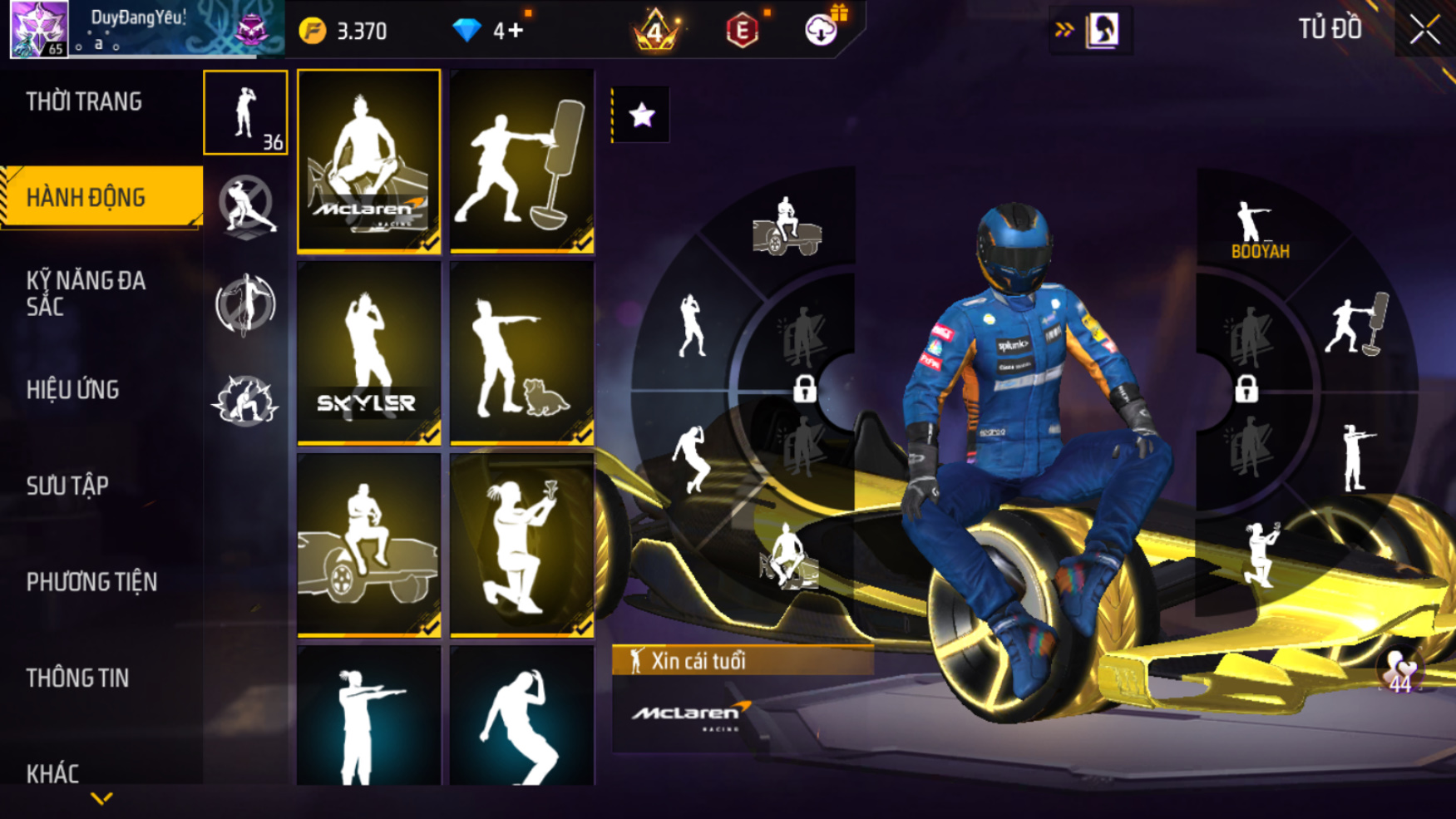Expand the category list down arrow
Viewport: 1456px width, 819px height.
pos(101,799)
